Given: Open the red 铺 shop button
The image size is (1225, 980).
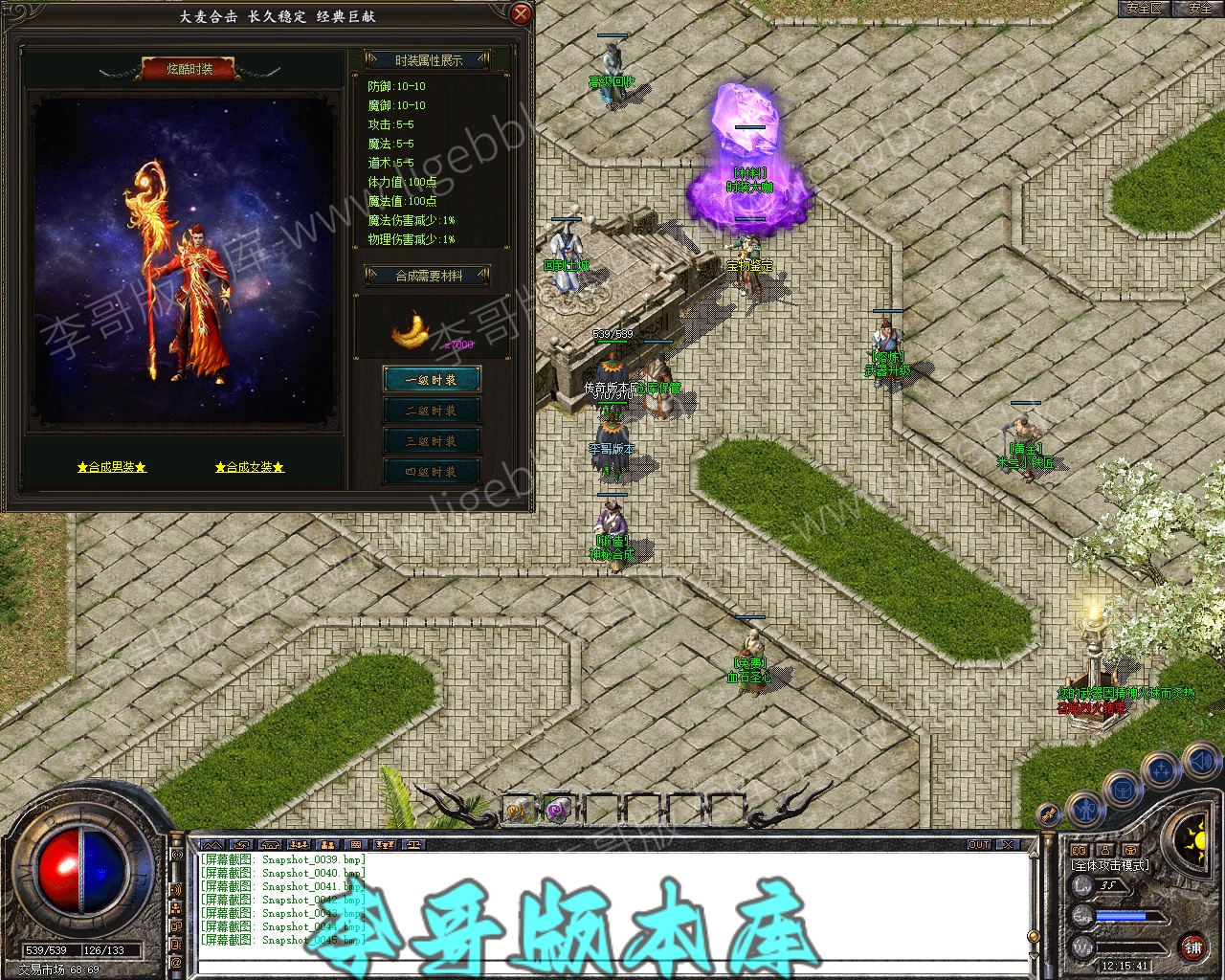Looking at the screenshot, I should 1193,947.
